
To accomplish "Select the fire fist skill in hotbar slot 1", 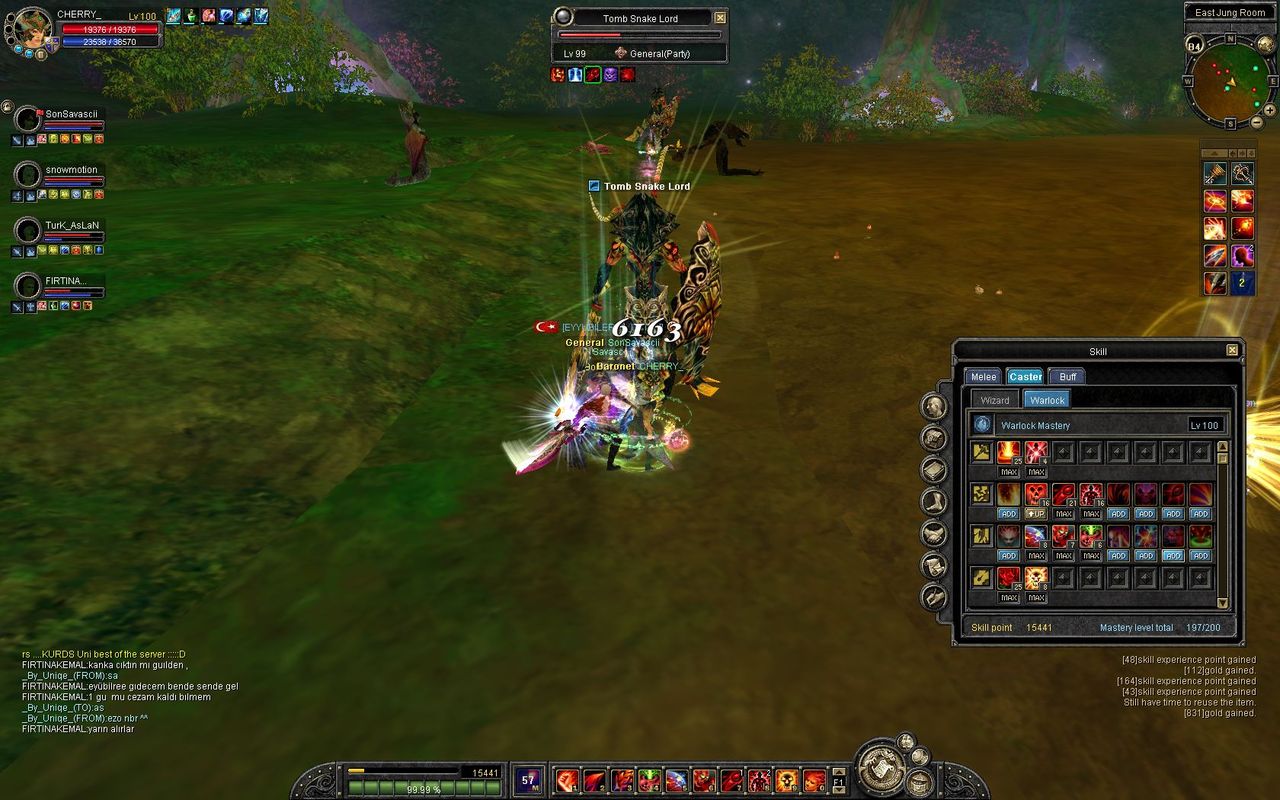I will pyautogui.click(x=565, y=781).
